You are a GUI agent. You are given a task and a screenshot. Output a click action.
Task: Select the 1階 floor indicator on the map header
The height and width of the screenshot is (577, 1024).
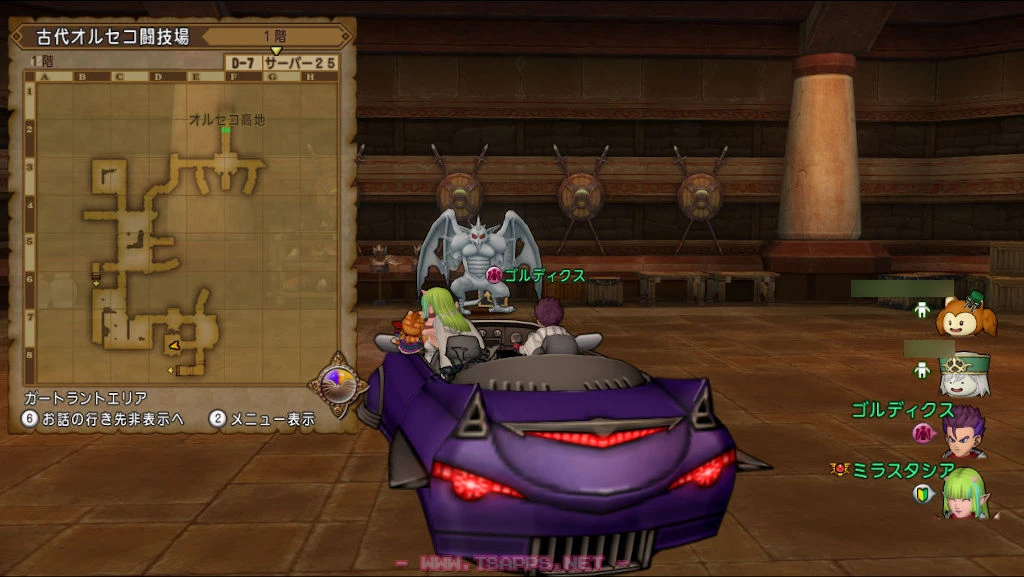click(274, 36)
